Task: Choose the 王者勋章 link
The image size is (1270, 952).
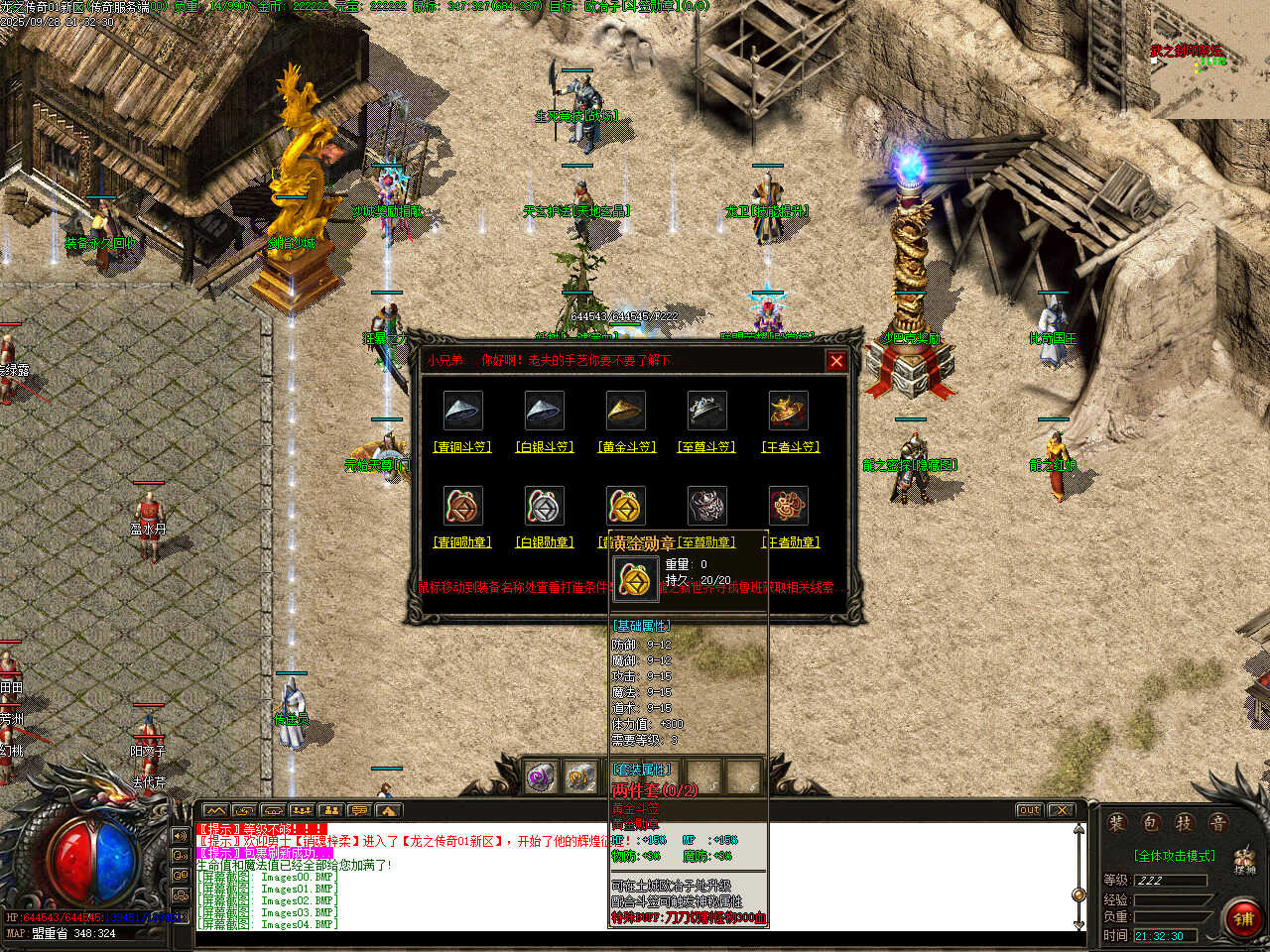Action: [790, 542]
